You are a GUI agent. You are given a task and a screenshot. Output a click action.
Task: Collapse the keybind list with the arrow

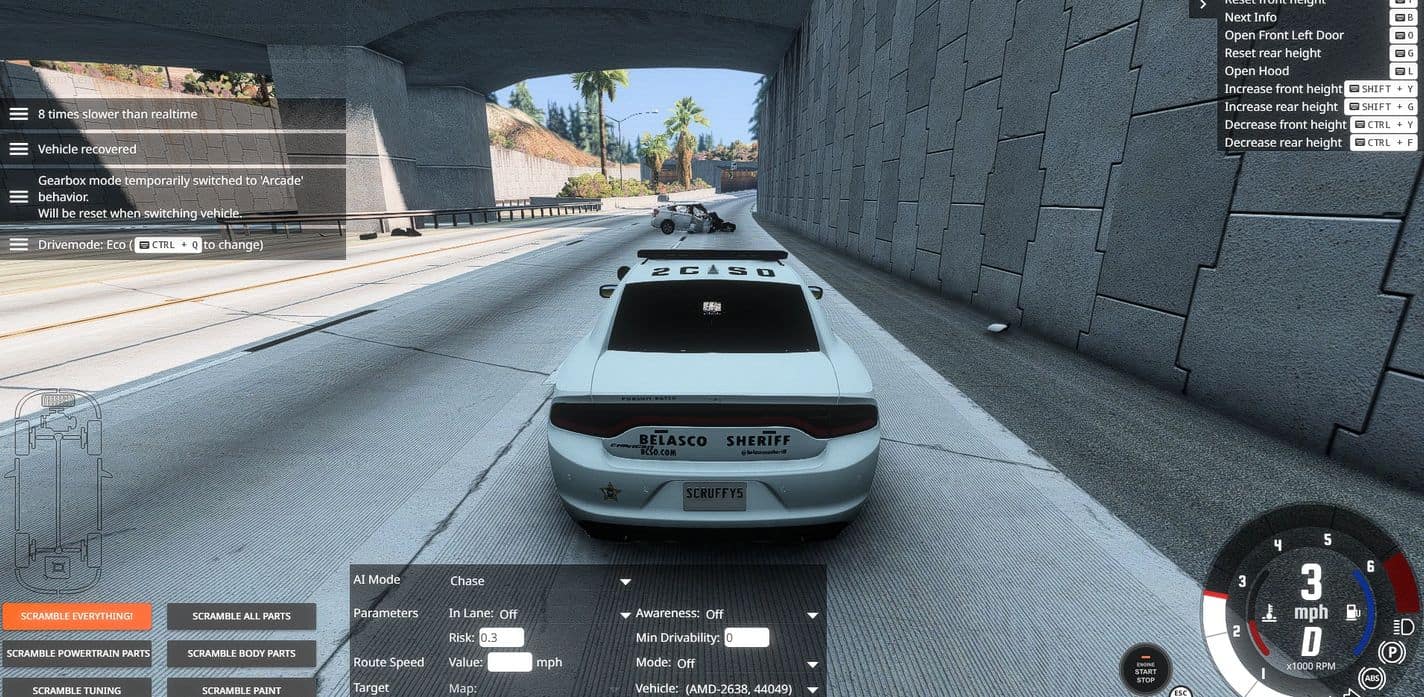pyautogui.click(x=1203, y=5)
